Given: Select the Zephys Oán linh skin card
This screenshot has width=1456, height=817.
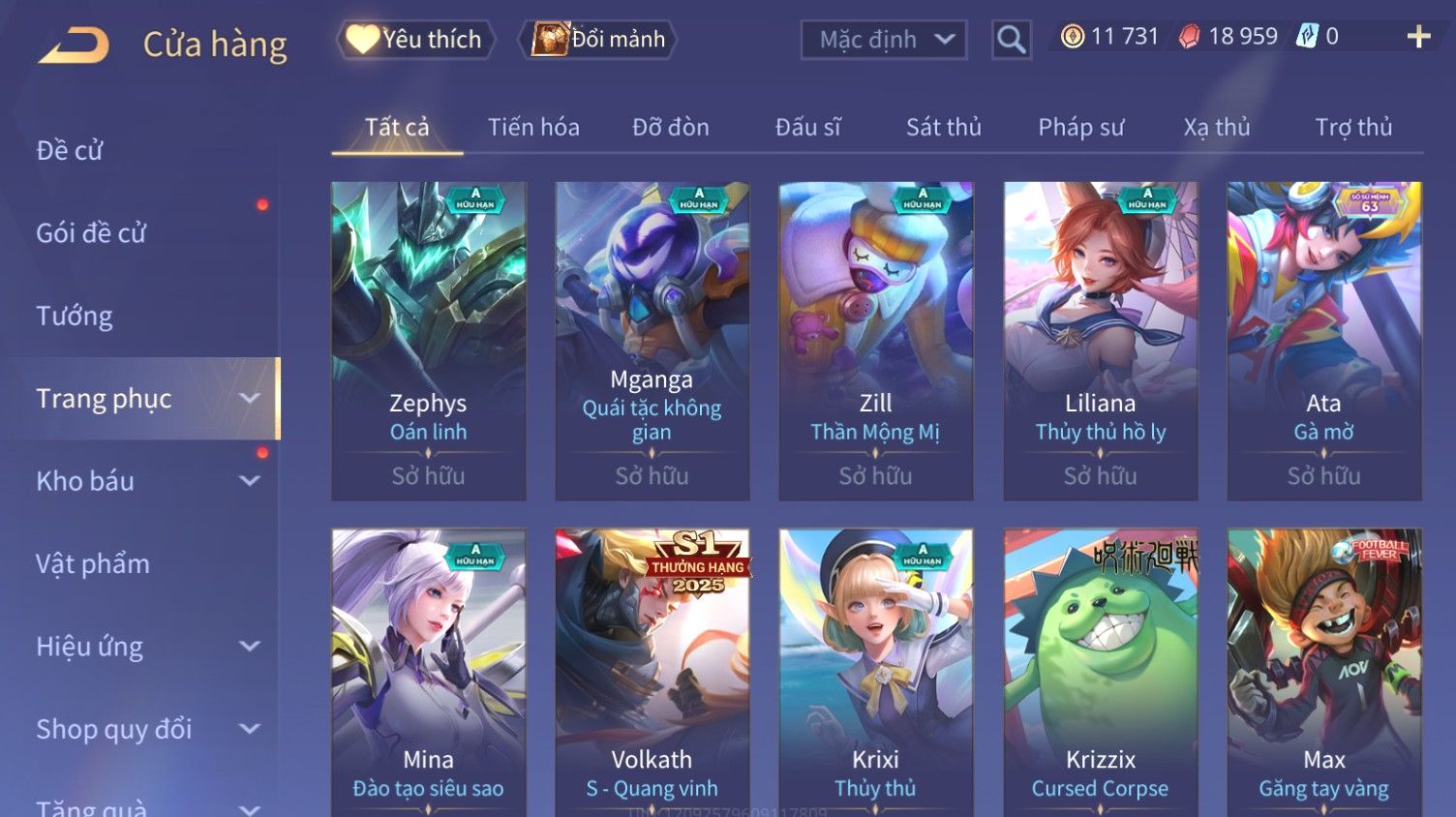Looking at the screenshot, I should 428,341.
